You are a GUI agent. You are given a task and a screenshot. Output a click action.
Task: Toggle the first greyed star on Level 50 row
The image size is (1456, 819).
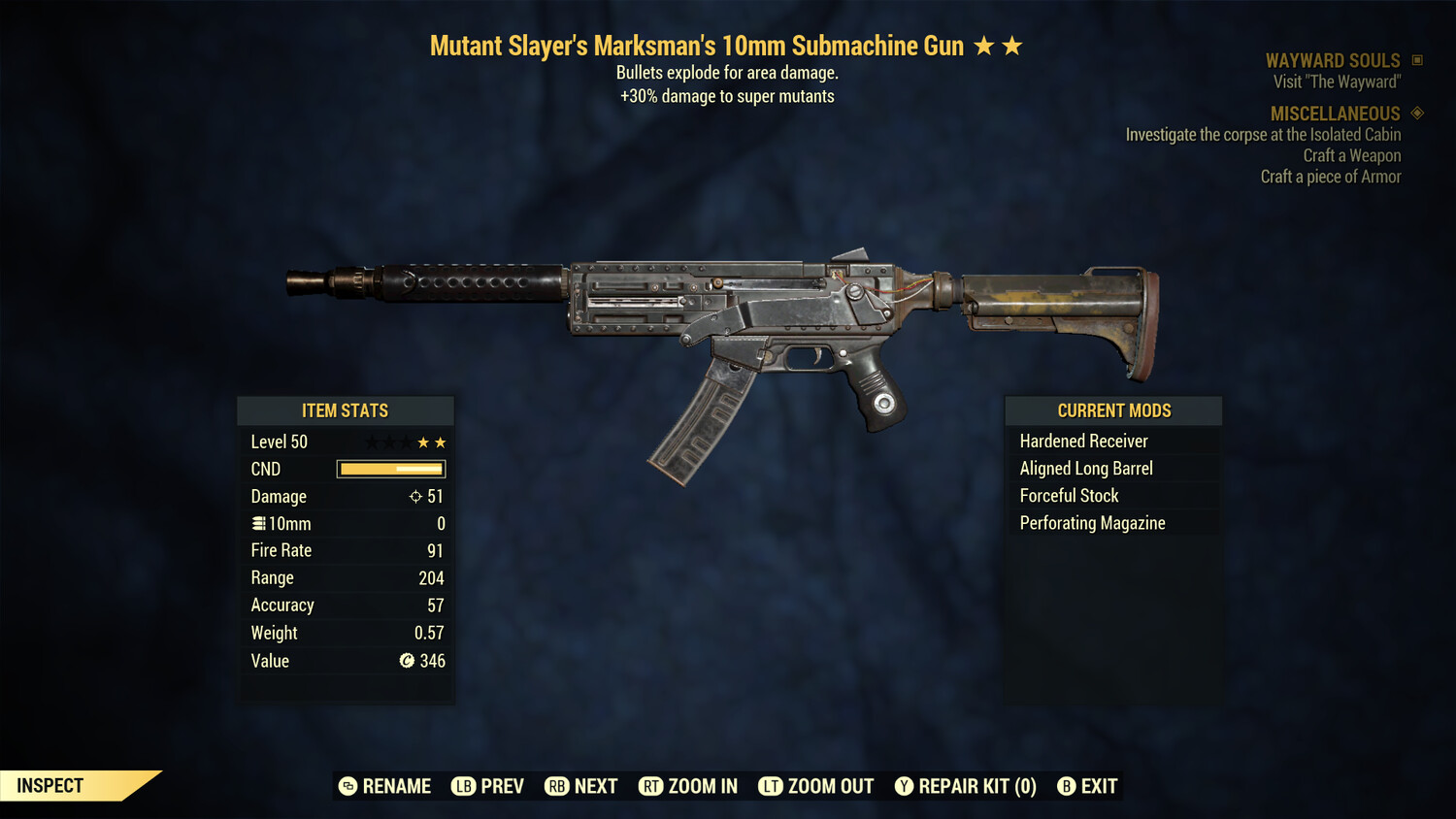coord(370,441)
